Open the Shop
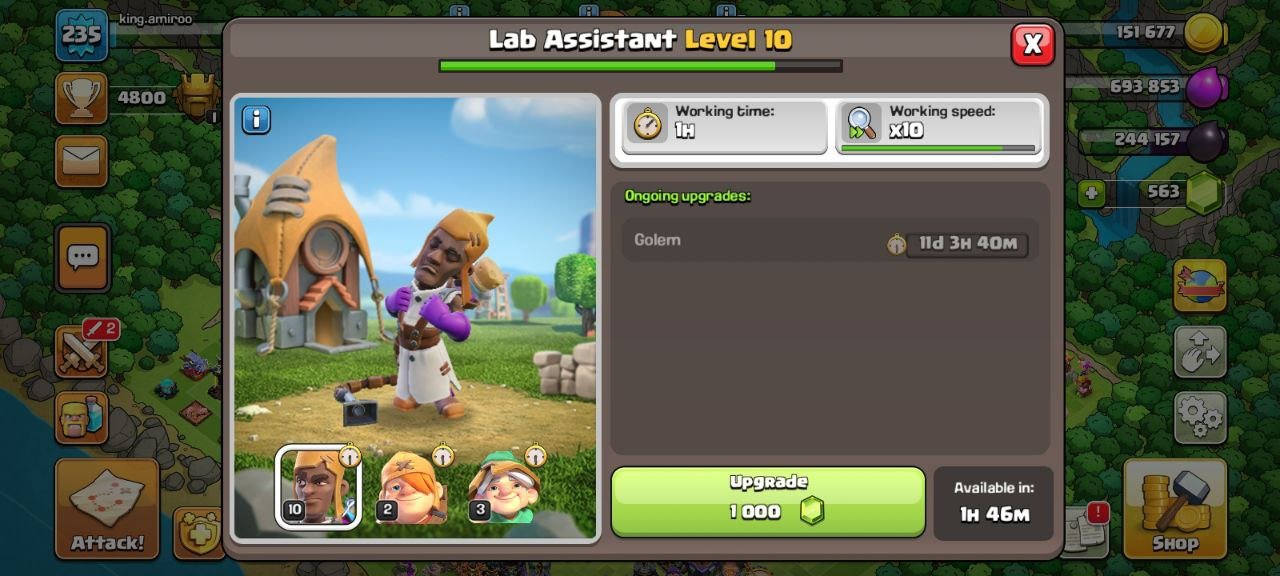The width and height of the screenshot is (1280, 576). click(x=1174, y=508)
